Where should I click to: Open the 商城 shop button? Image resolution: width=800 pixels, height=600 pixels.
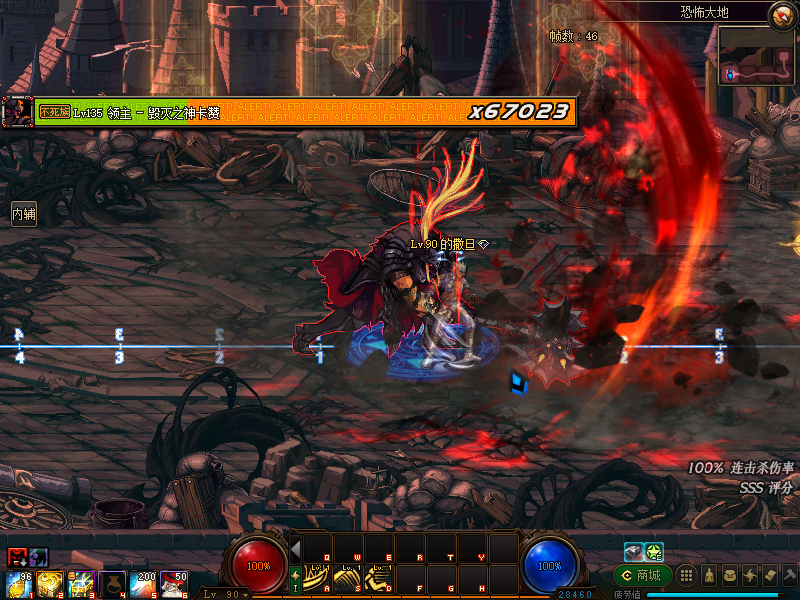tap(643, 575)
